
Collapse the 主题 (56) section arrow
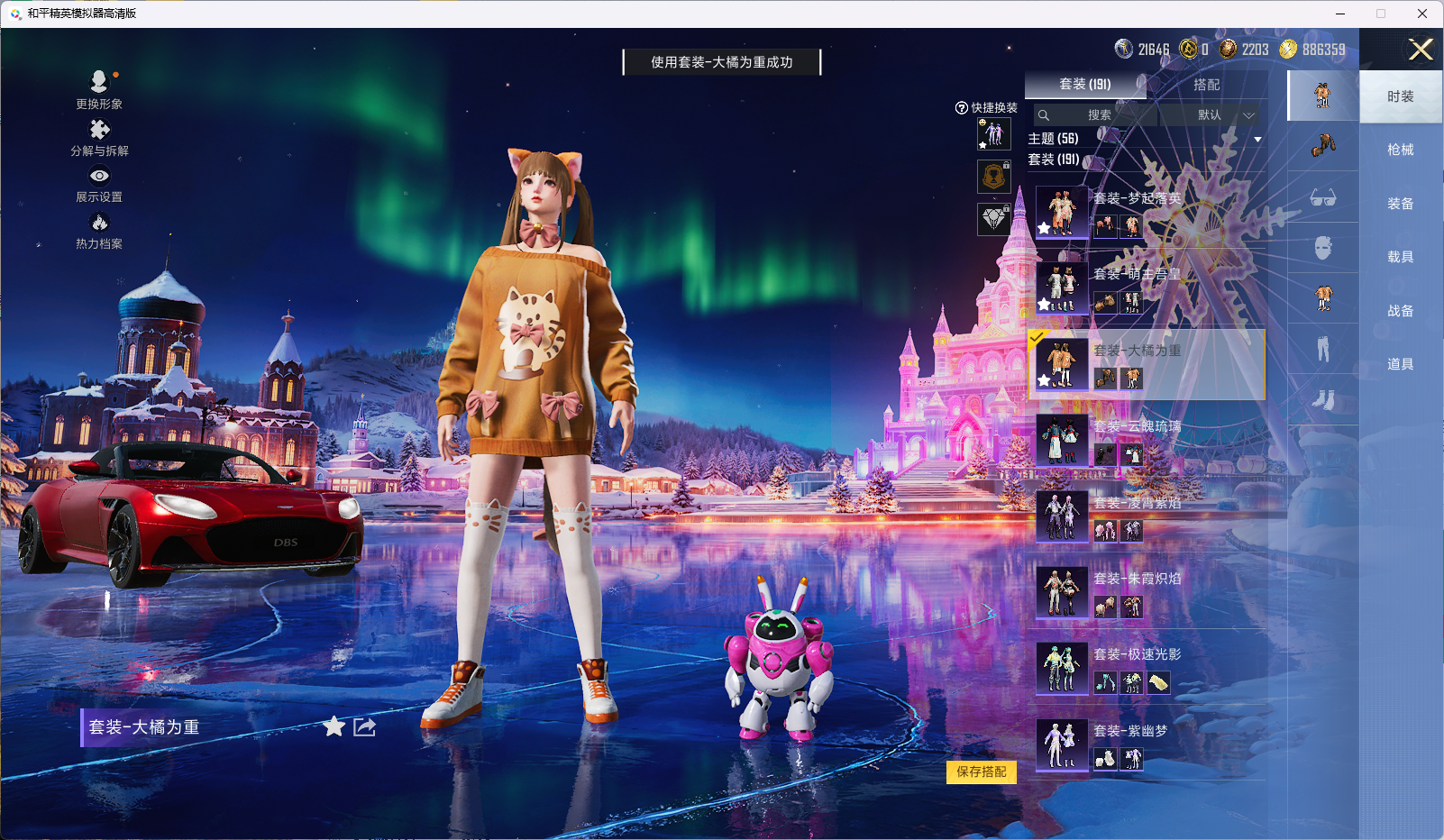(1257, 140)
